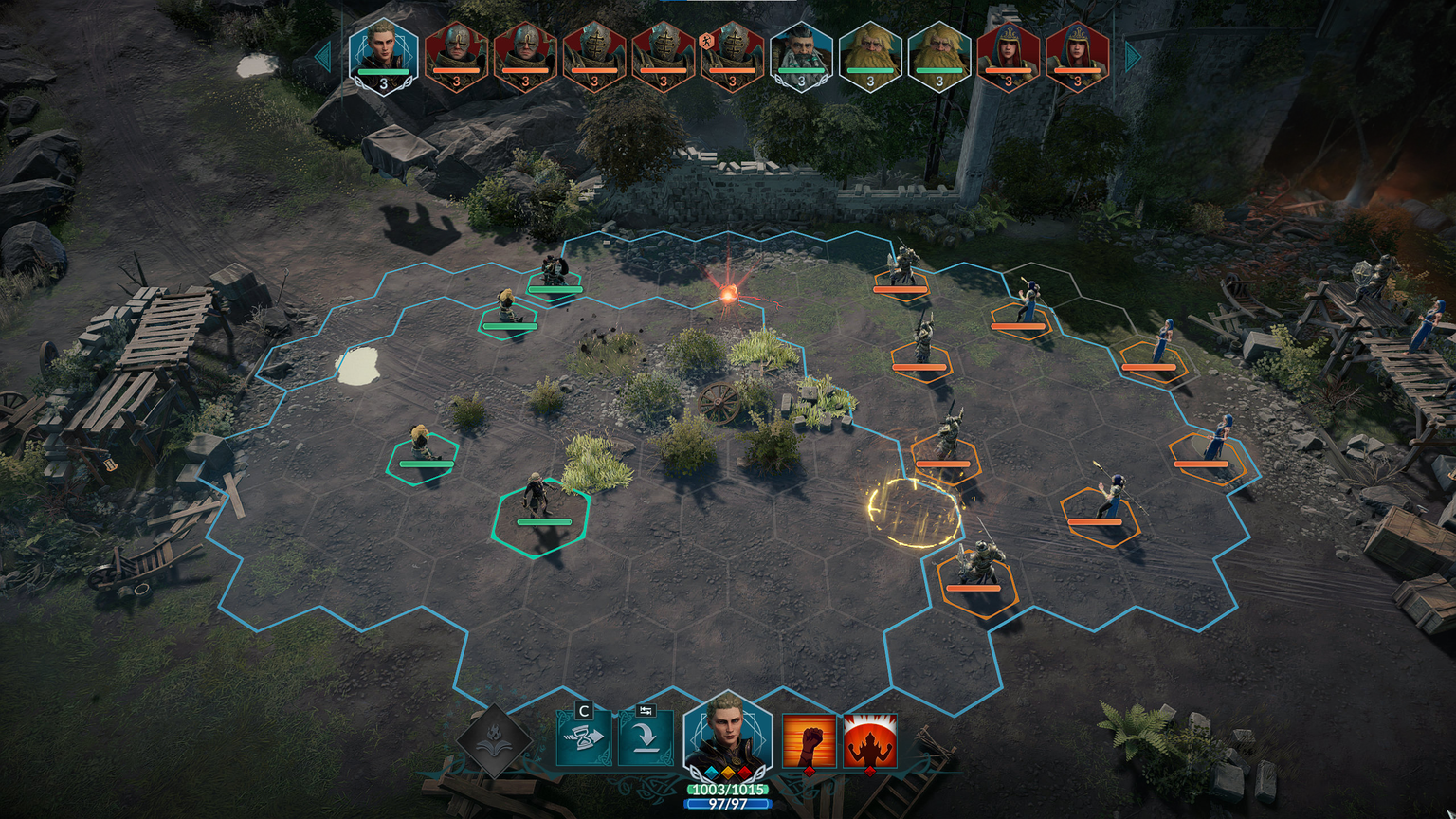Click the hourglass Wait action button

[x=583, y=738]
